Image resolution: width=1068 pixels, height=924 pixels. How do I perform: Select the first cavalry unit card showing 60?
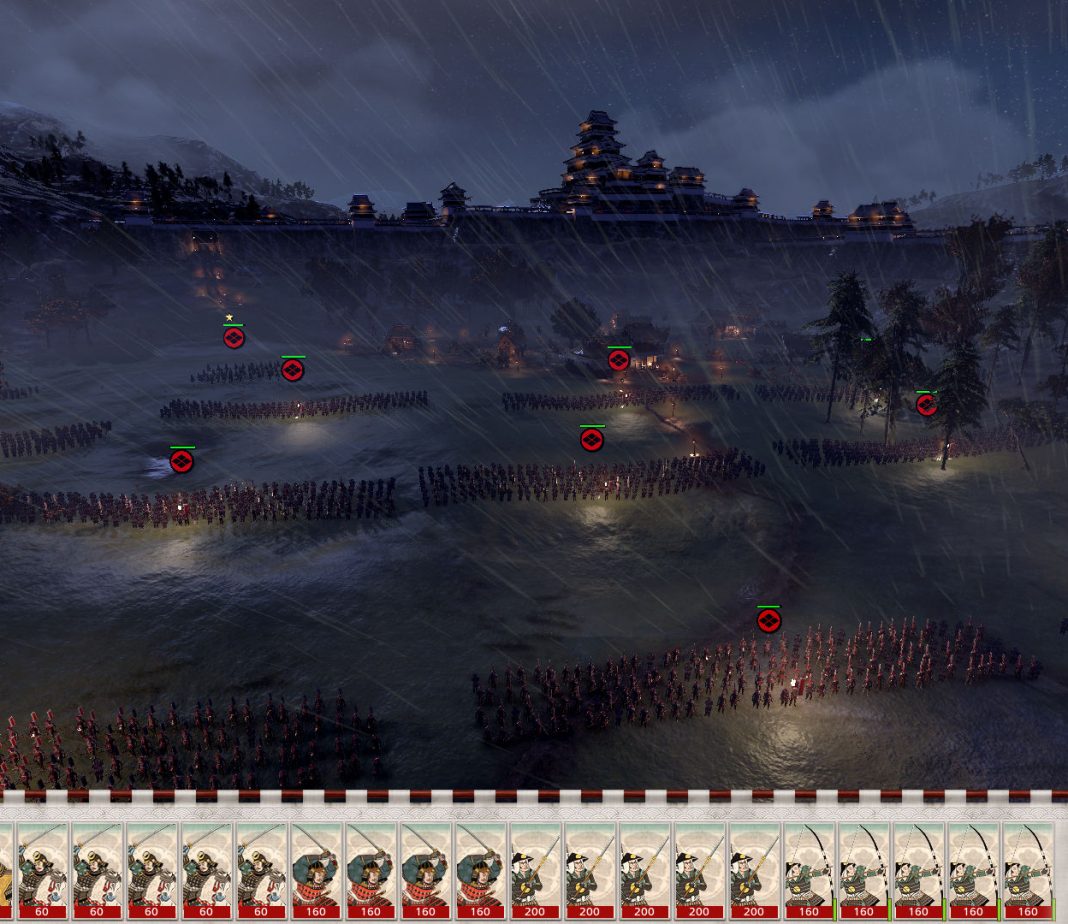tap(43, 869)
